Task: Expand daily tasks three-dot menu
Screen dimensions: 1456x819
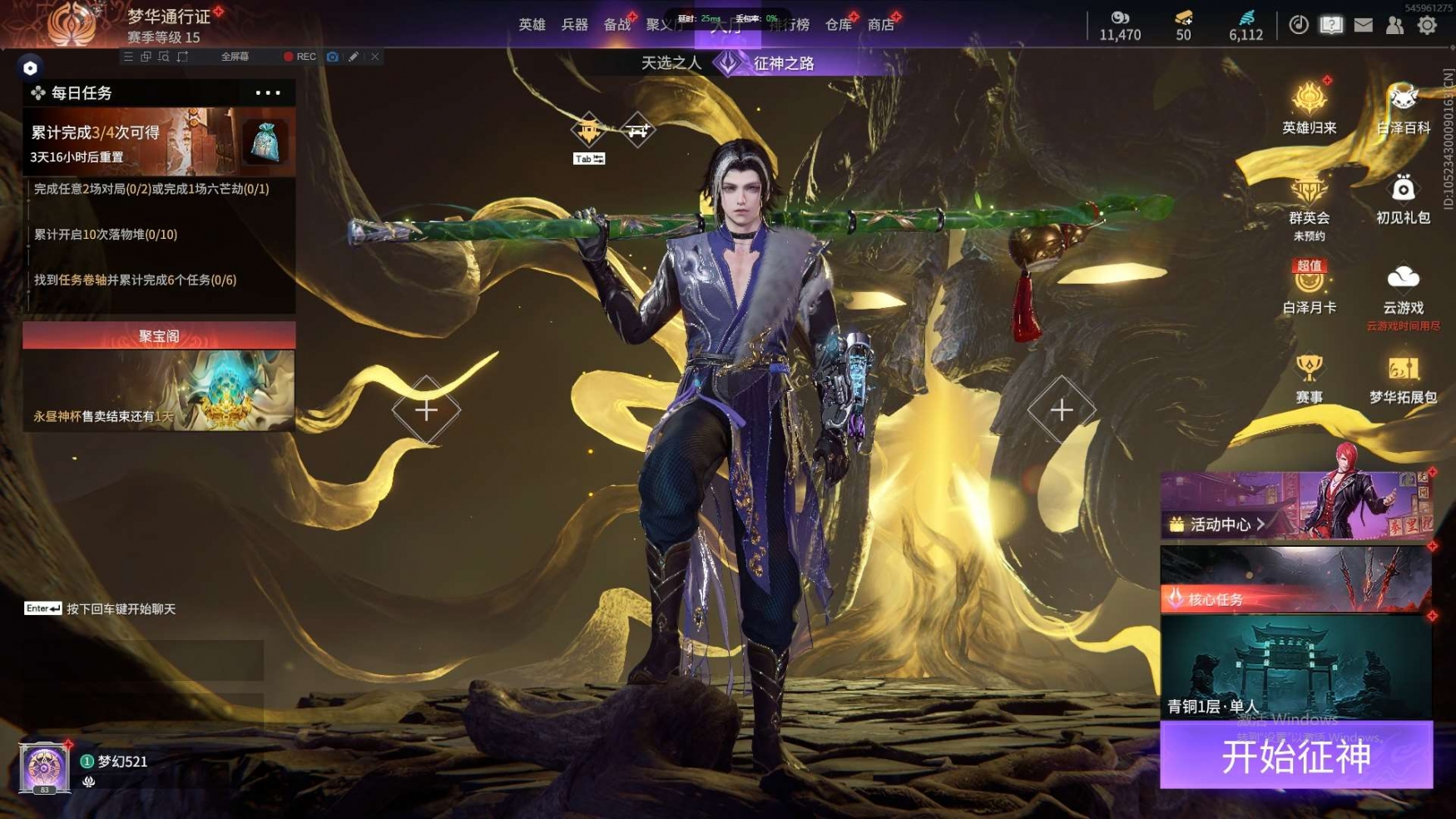Action: pyautogui.click(x=268, y=93)
